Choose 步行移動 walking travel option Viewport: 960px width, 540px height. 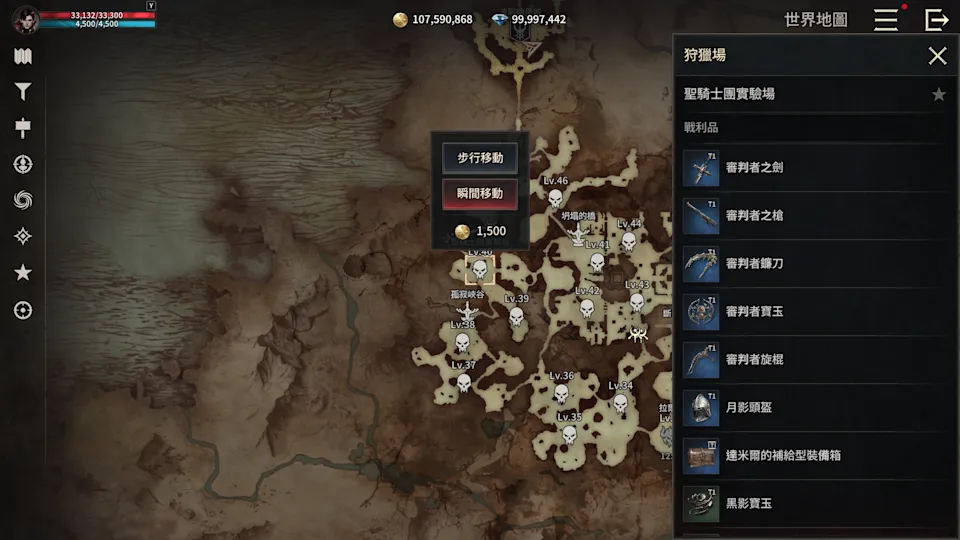(x=480, y=158)
